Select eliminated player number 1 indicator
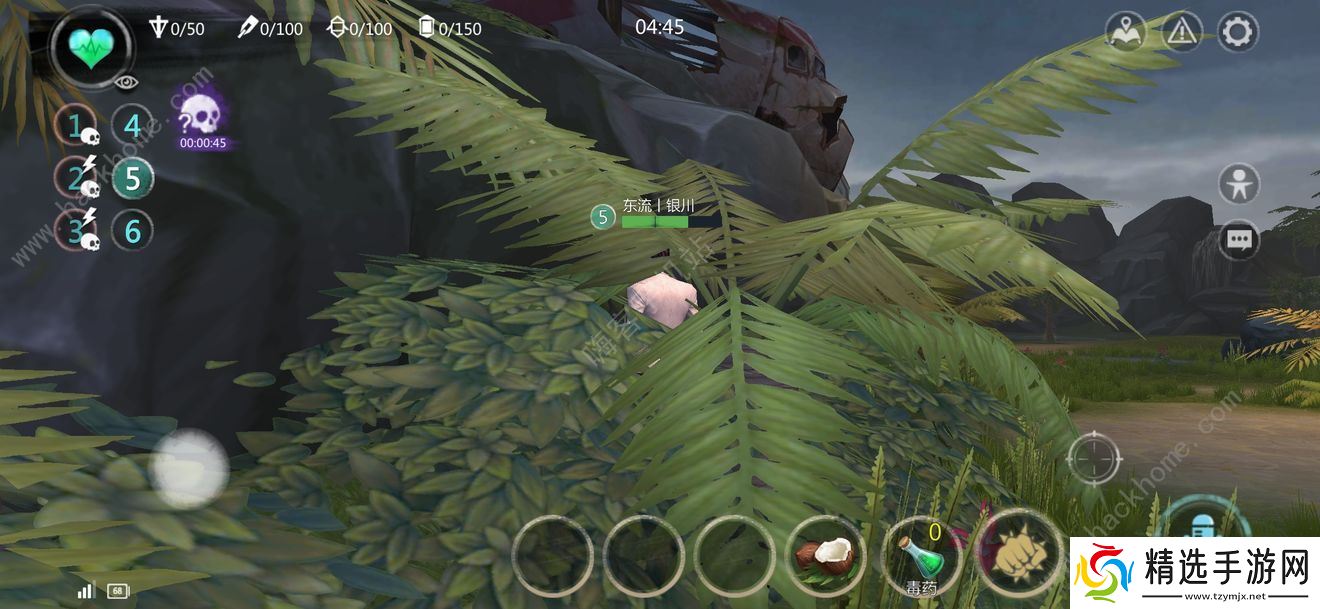1320x609 pixels. (x=76, y=126)
